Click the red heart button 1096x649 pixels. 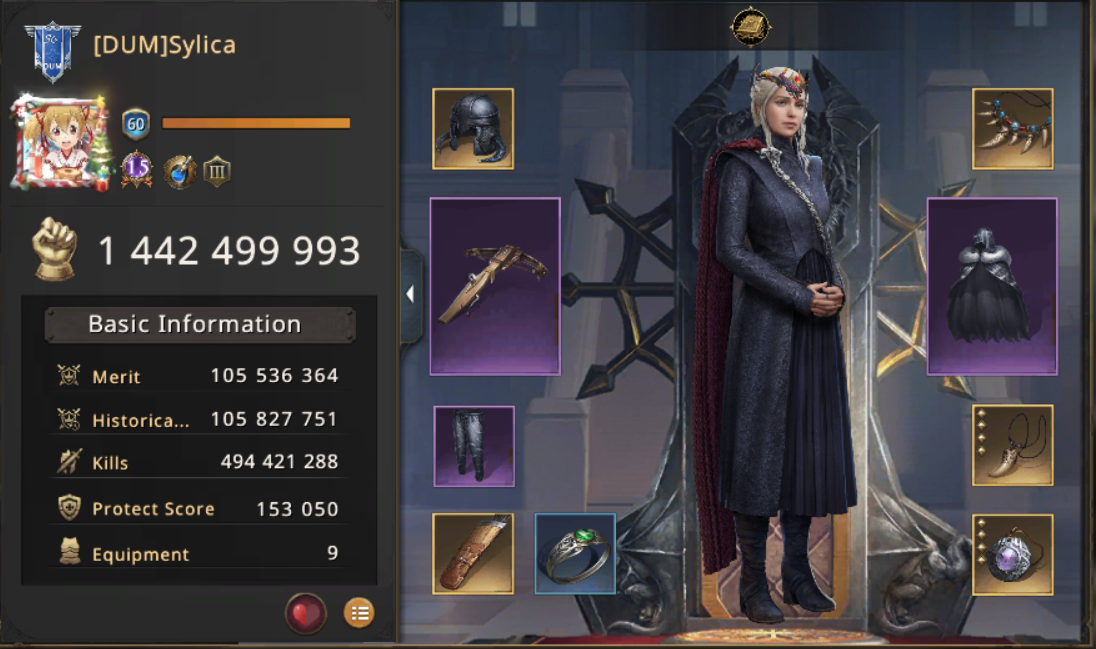[306, 613]
